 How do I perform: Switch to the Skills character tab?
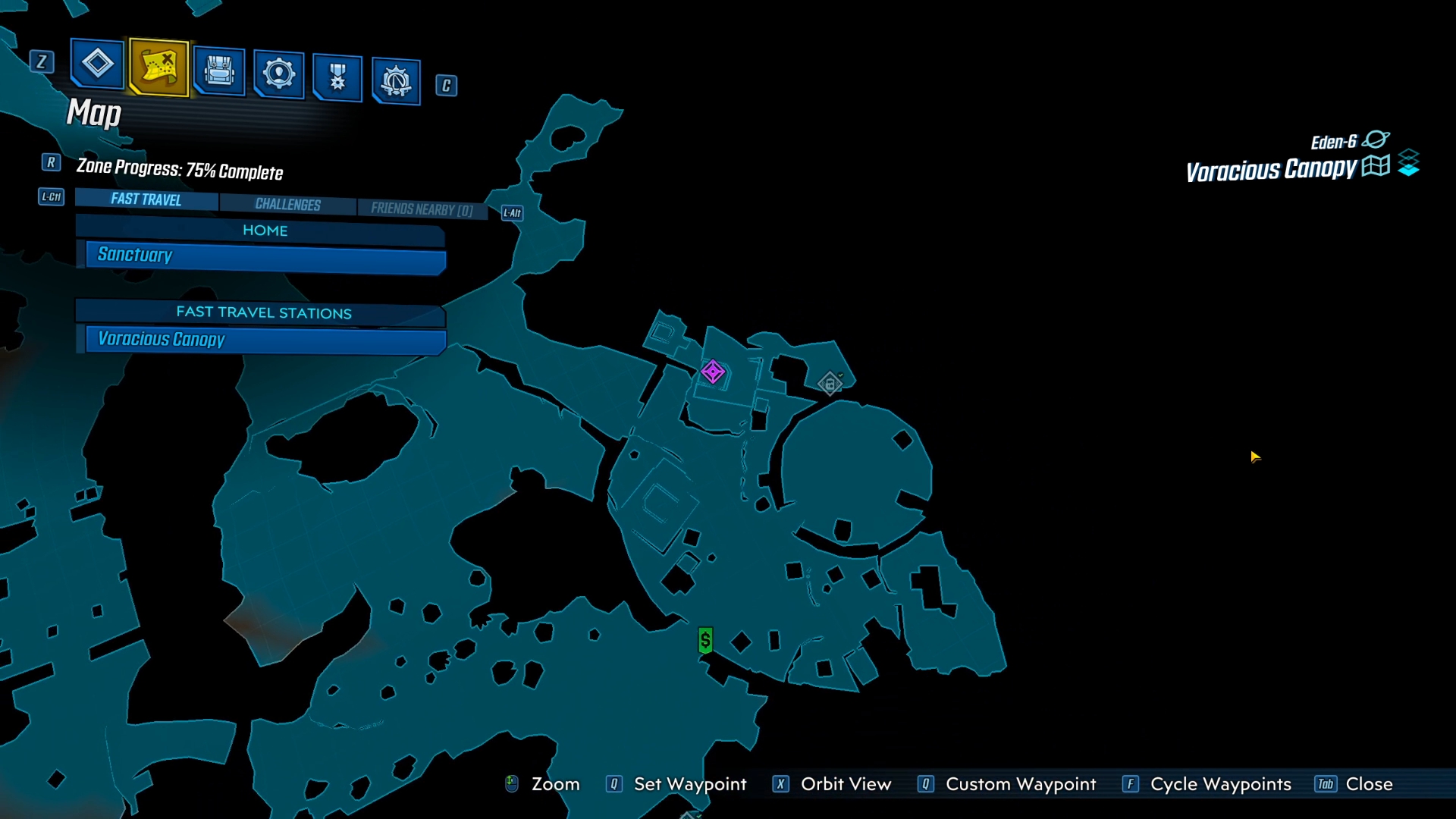pyautogui.click(x=278, y=74)
